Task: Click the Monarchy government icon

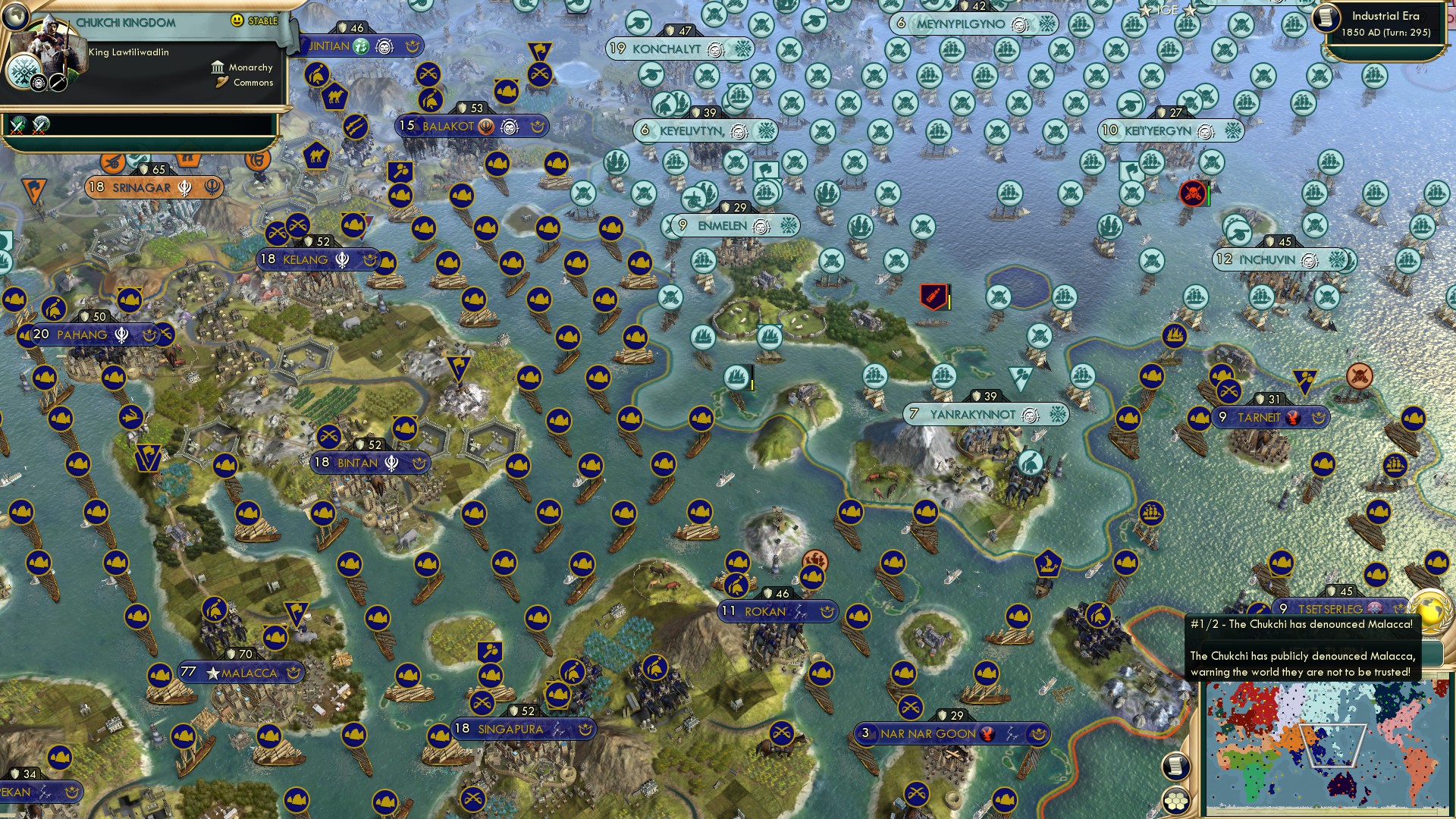Action: click(x=218, y=67)
